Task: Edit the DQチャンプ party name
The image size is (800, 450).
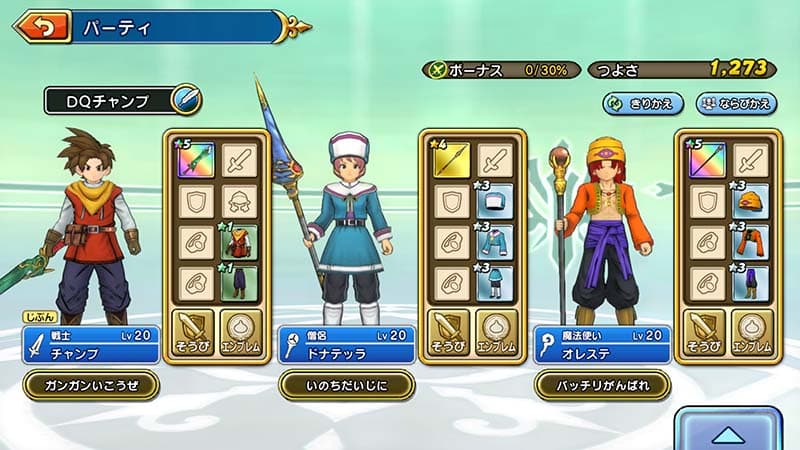Action: (185, 99)
